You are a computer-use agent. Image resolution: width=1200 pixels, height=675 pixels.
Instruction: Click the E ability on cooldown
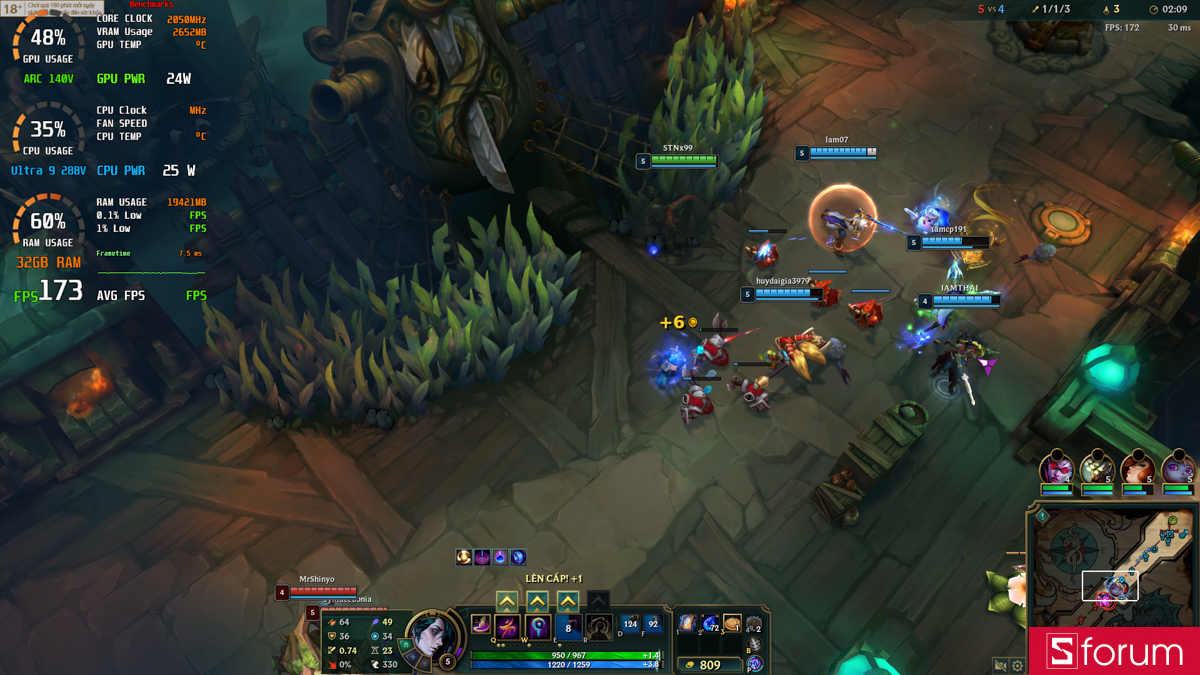click(568, 628)
